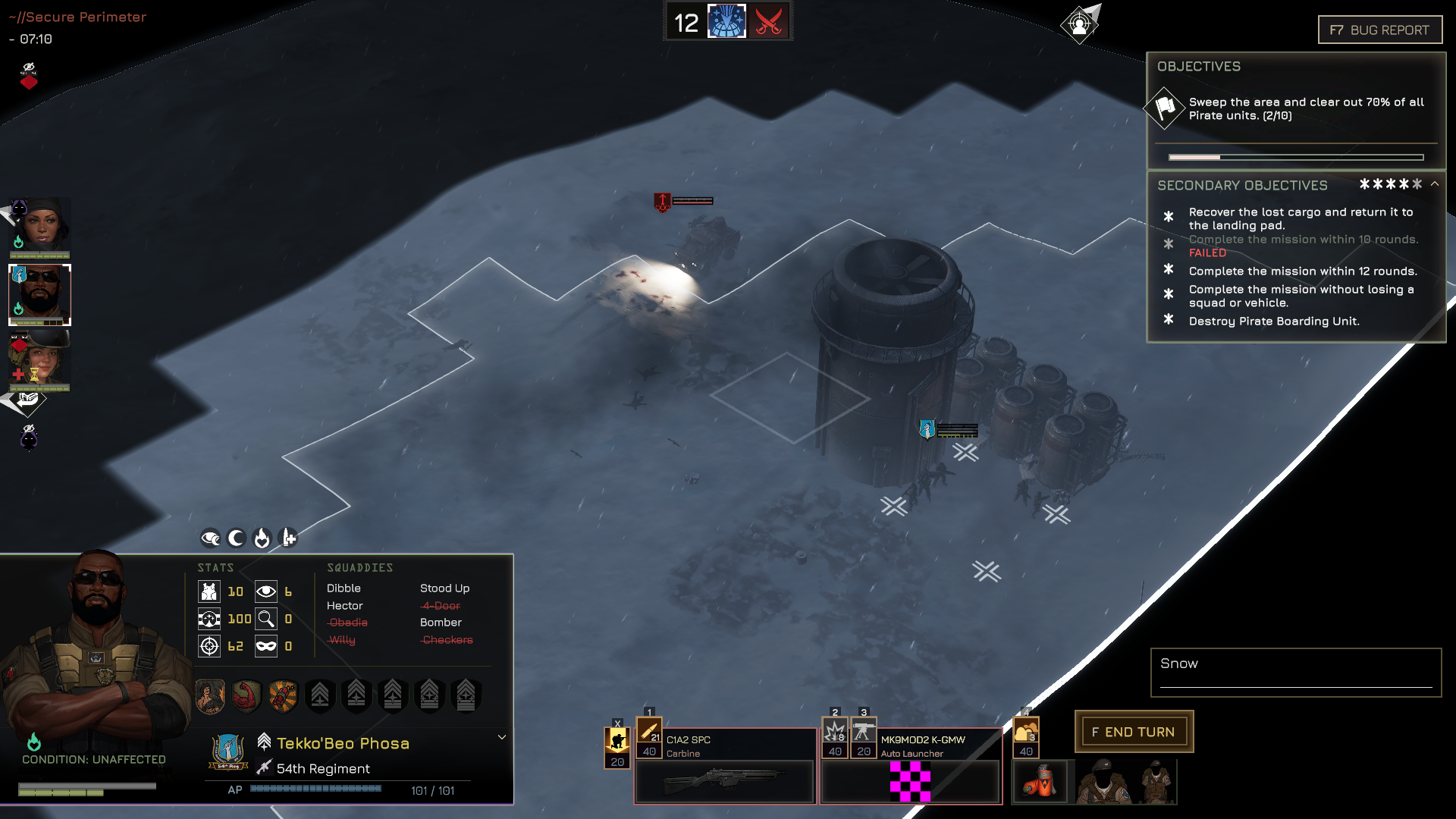
Task: Open the F7 Bug Report form
Action: click(1379, 30)
